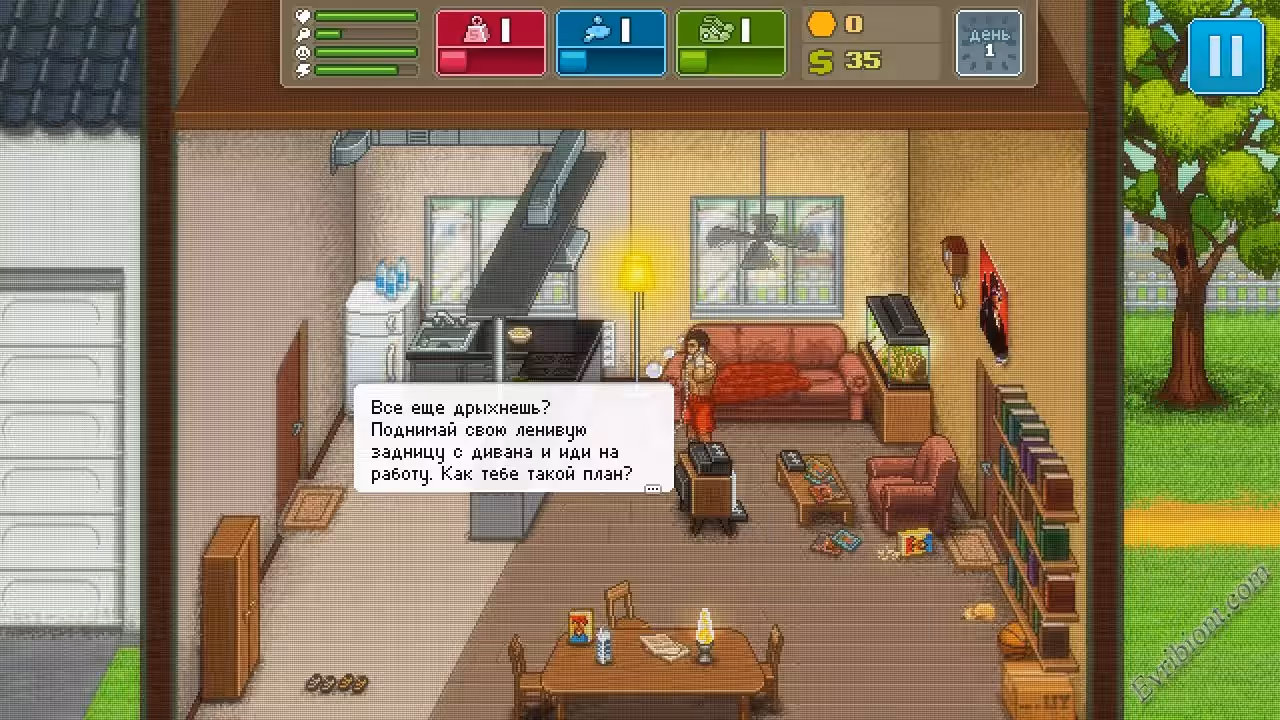Advance the speech bubble text
Viewport: 1280px width, 720px height.
[513, 440]
